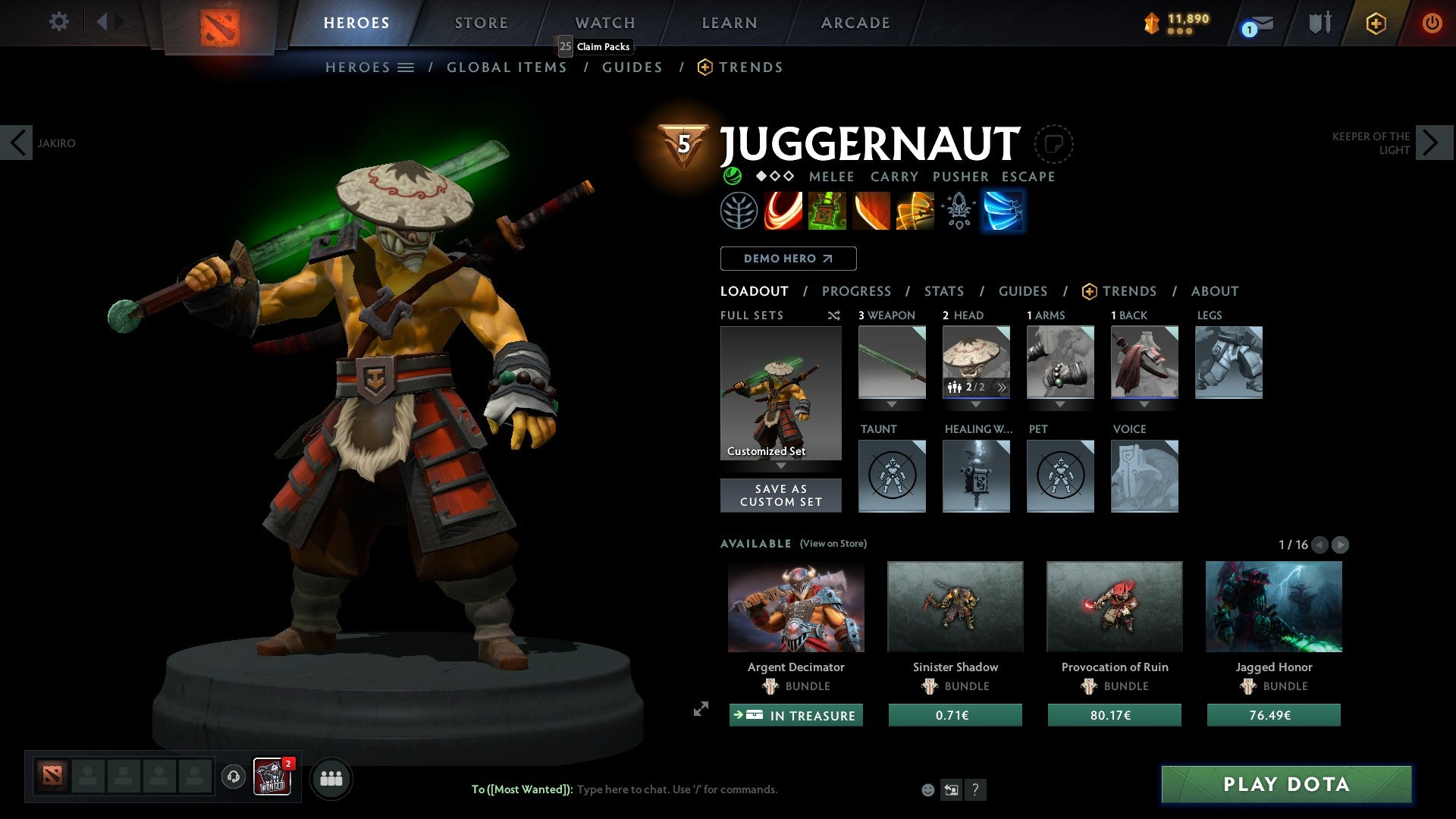Select the blue Swiftslash ability icon
The width and height of the screenshot is (1456, 819).
click(x=1003, y=211)
